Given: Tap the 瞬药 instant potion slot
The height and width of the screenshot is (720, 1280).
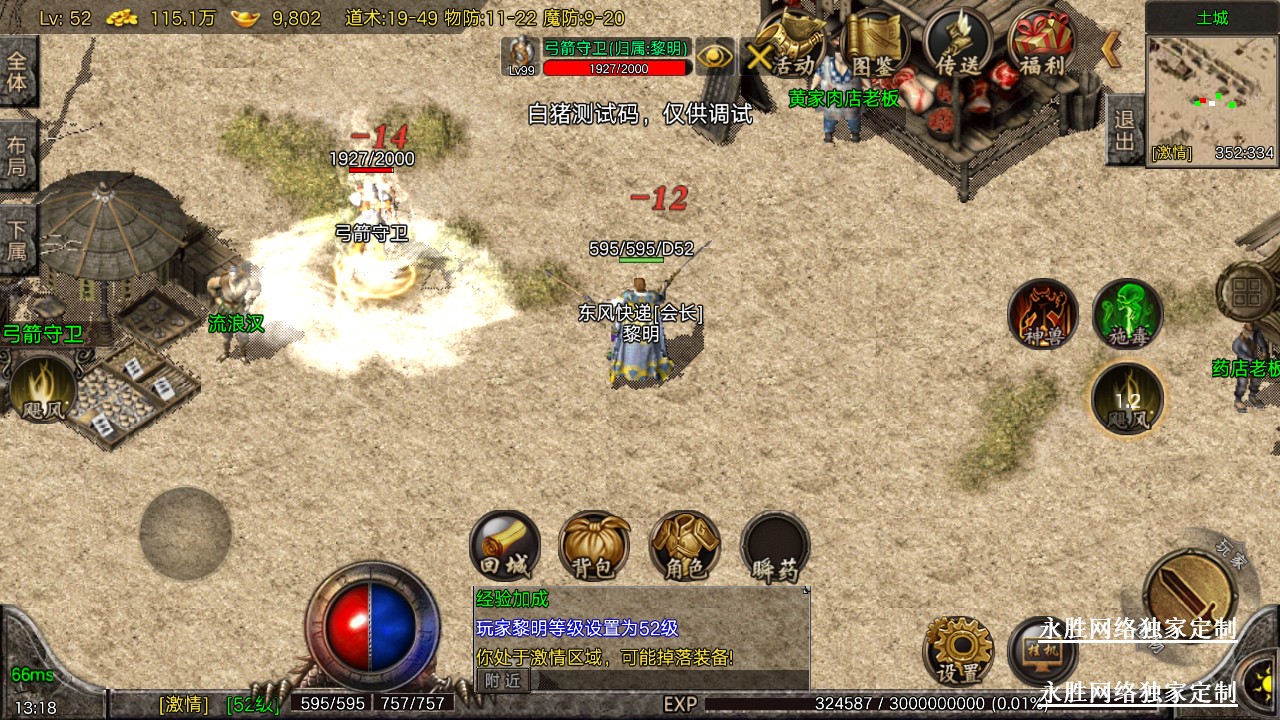Looking at the screenshot, I should [775, 546].
